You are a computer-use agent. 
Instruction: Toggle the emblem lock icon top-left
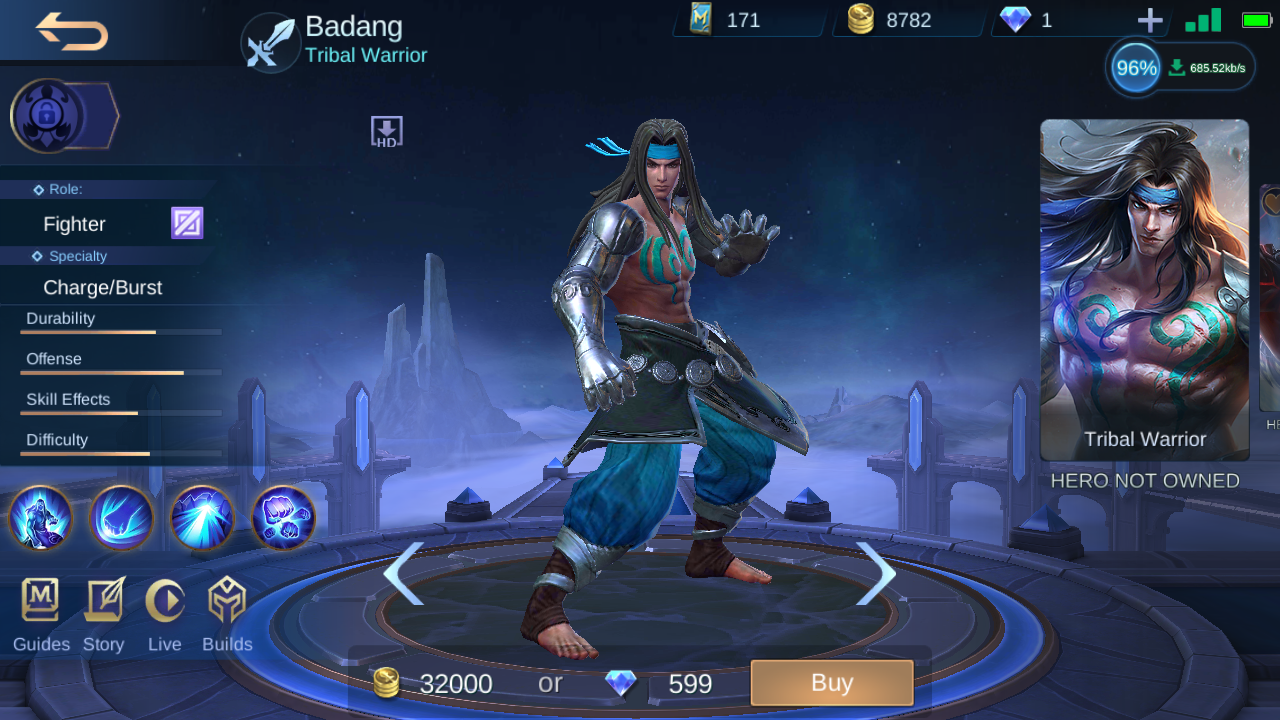44,115
